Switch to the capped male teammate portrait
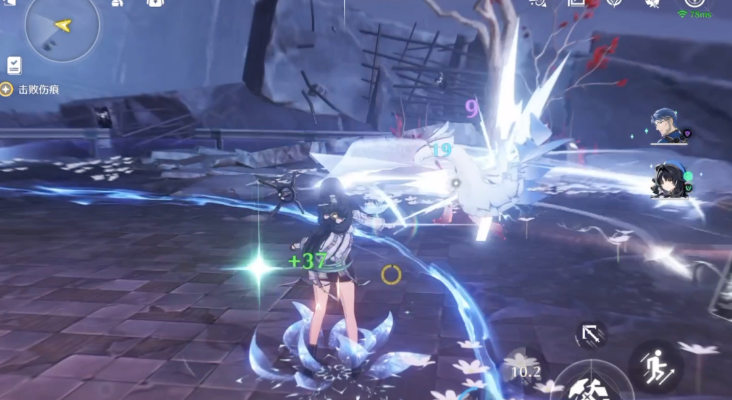Screen dimensions: 732x400 (666, 127)
